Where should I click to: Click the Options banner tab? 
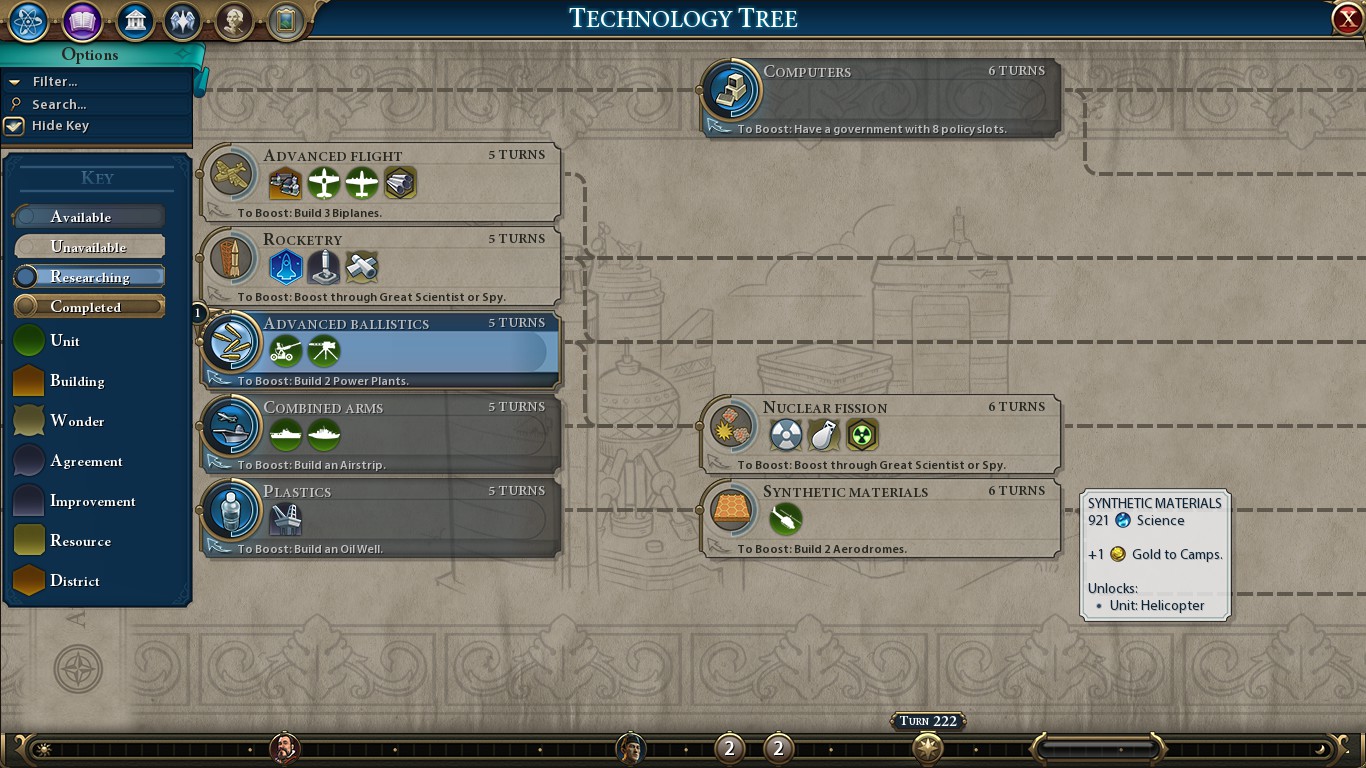tap(91, 55)
